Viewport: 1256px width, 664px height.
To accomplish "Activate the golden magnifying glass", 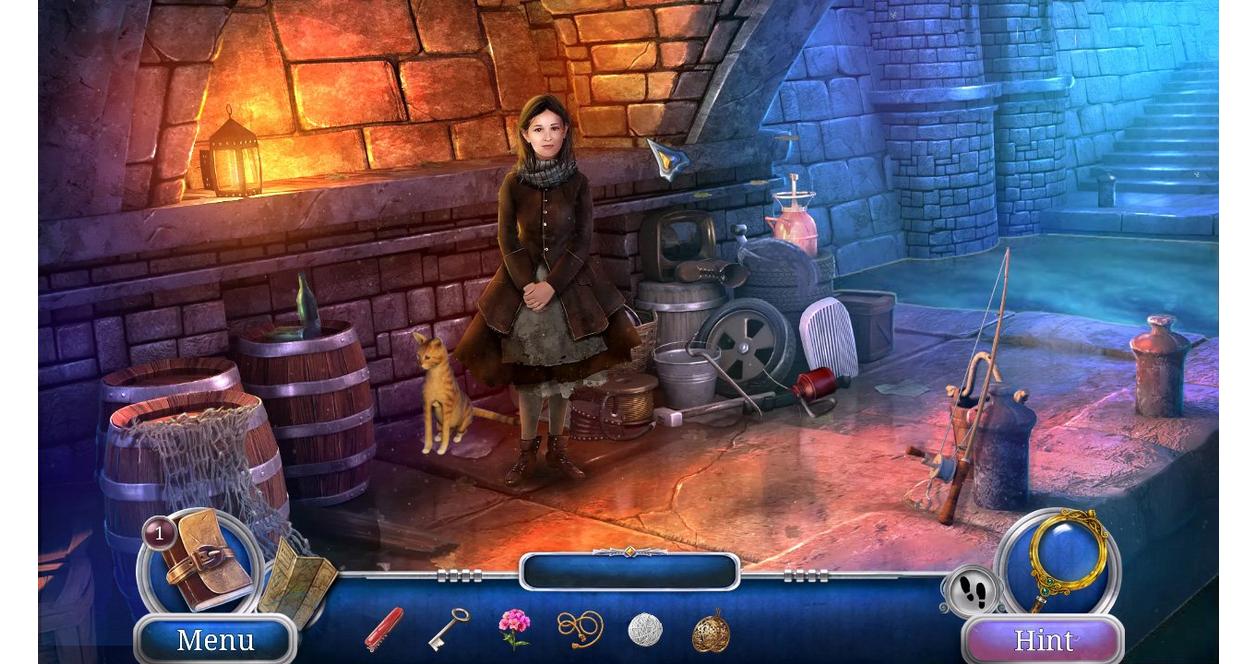I will tap(1064, 553).
